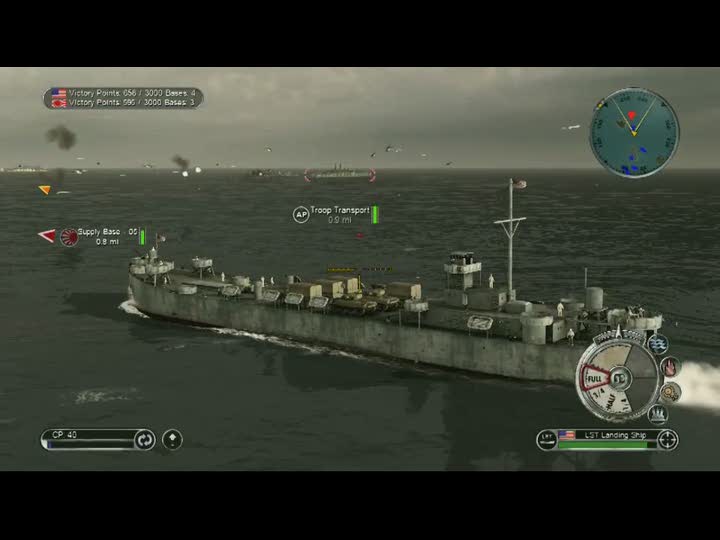
Task: Click the crosshair targeting button
Action: [668, 439]
